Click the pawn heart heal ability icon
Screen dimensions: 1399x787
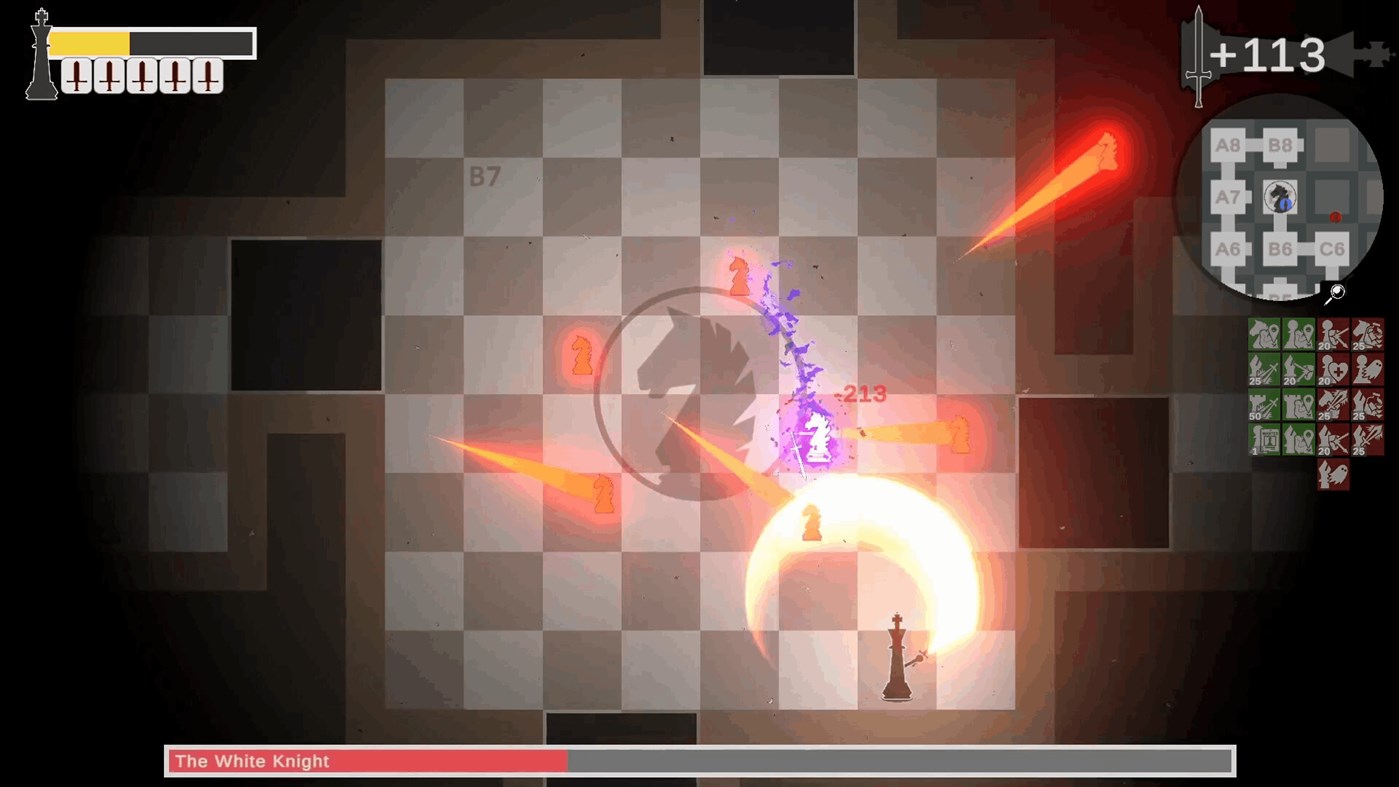pyautogui.click(x=1333, y=369)
